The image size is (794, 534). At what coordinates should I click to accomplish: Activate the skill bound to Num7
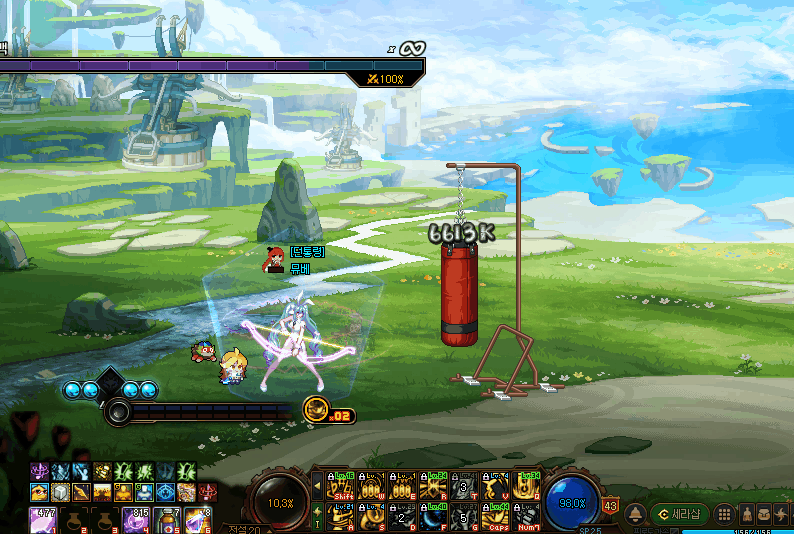(527, 516)
